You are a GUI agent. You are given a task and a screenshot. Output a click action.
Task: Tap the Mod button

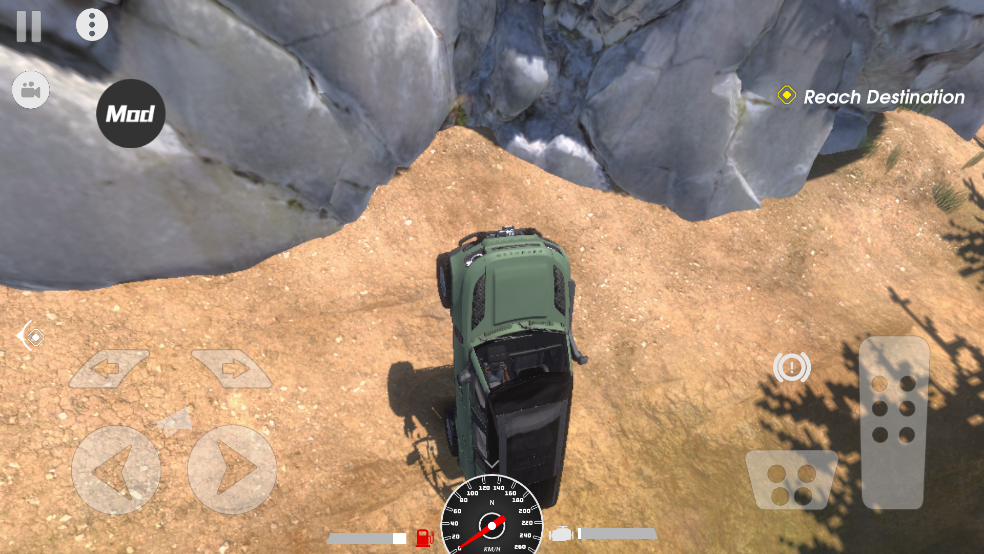131,114
